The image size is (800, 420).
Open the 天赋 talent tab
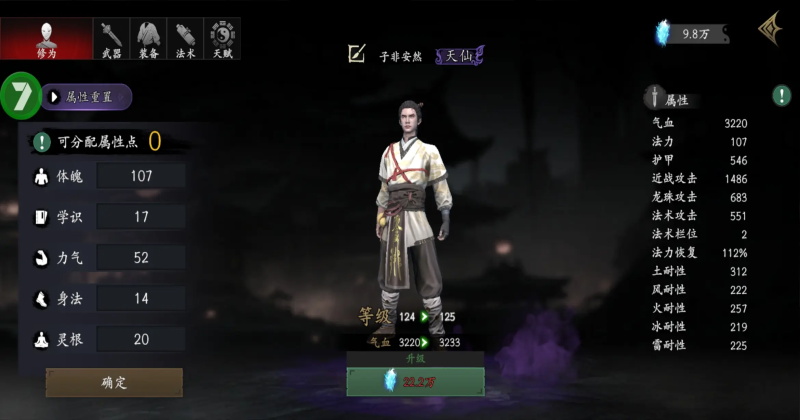(x=222, y=38)
